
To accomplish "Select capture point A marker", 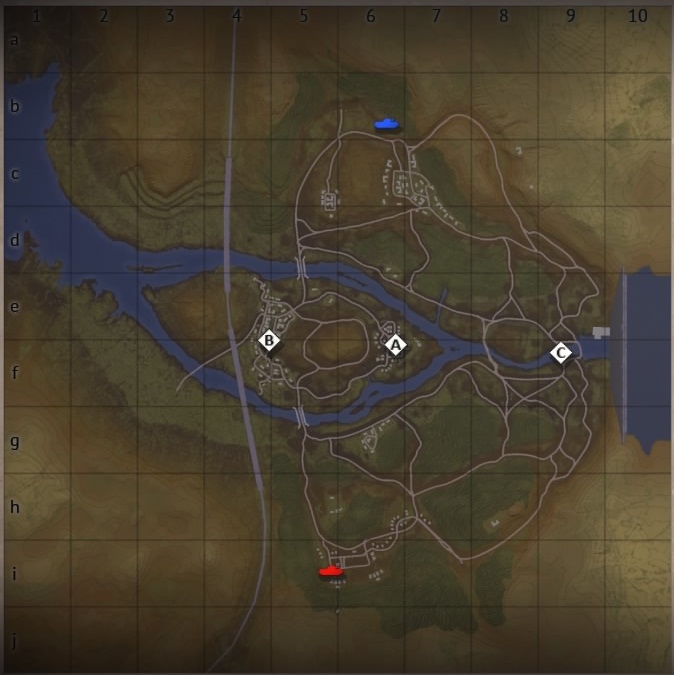I will (396, 345).
